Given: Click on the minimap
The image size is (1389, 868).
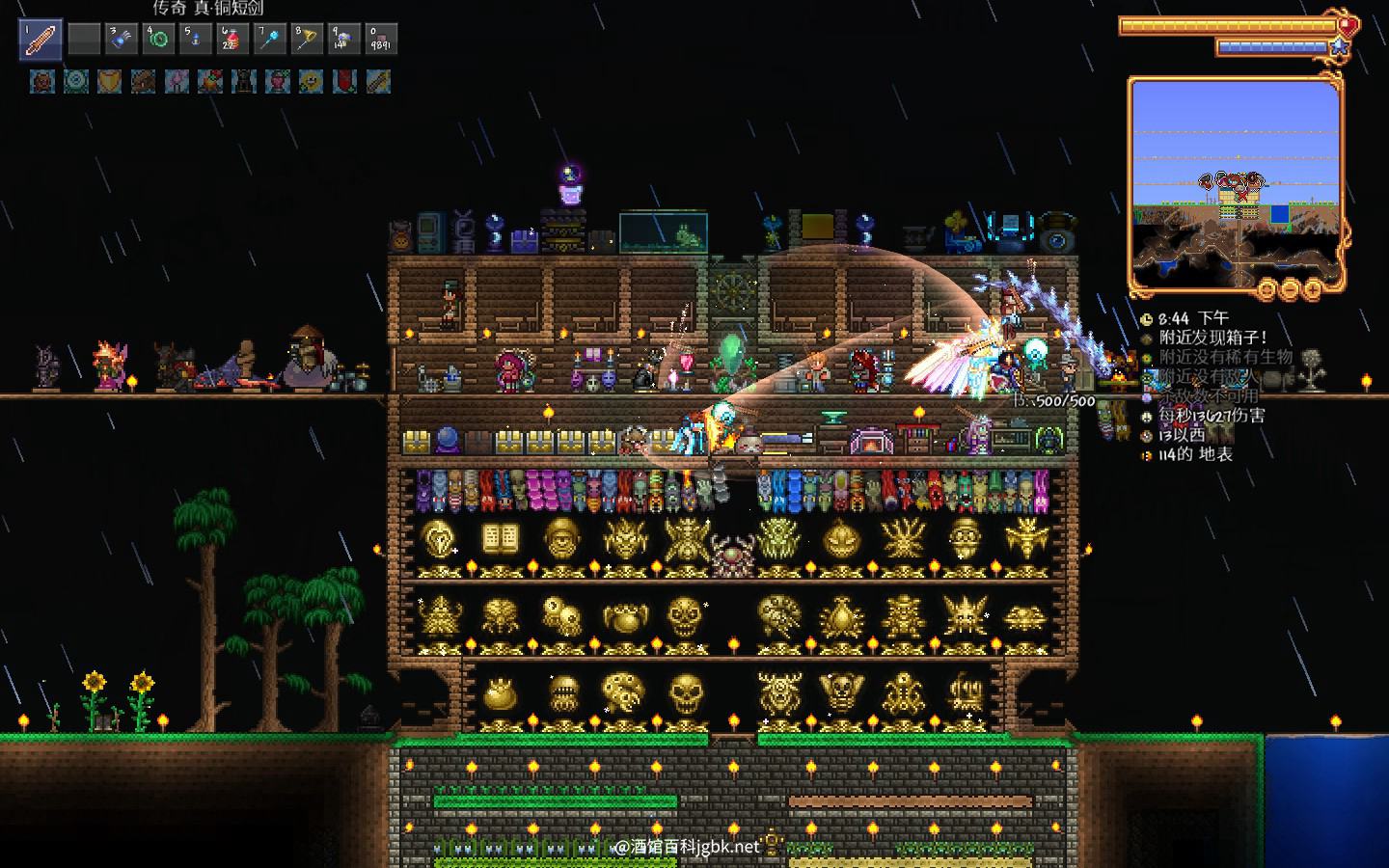Looking at the screenshot, I should pyautogui.click(x=1235, y=183).
